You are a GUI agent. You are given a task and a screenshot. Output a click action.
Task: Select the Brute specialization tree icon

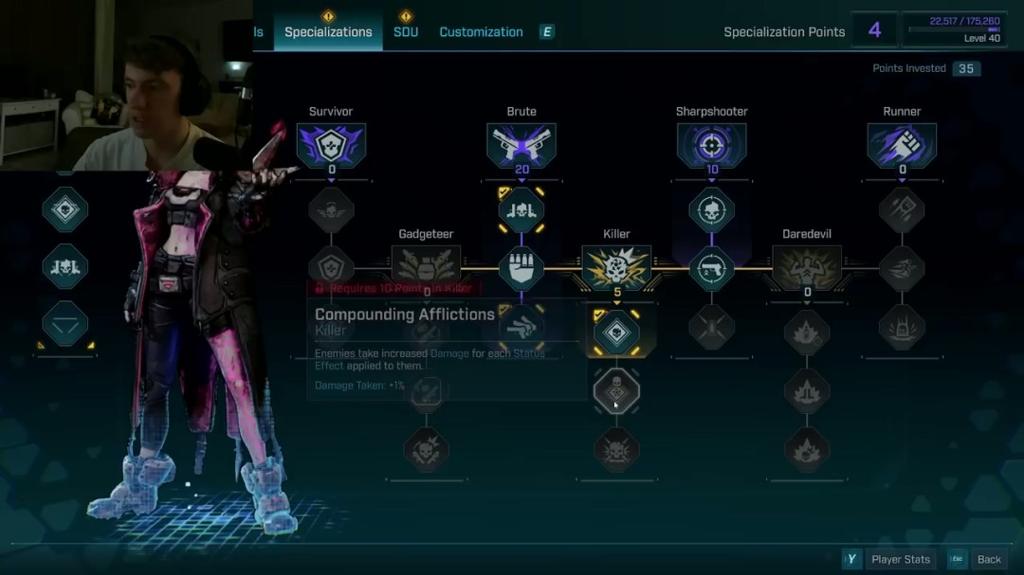click(521, 146)
